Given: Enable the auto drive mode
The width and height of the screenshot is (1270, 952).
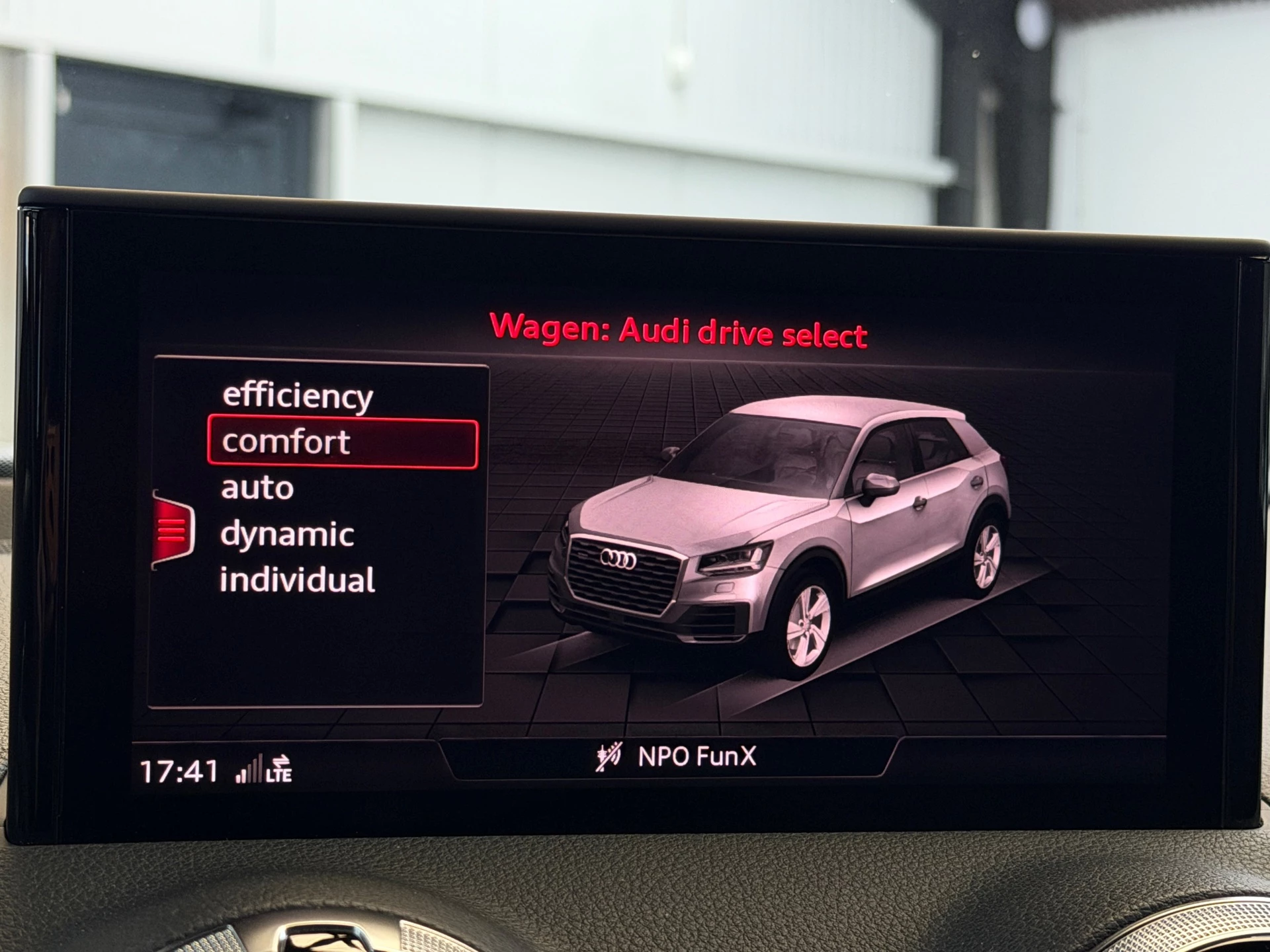Looking at the screenshot, I should coord(257,488).
